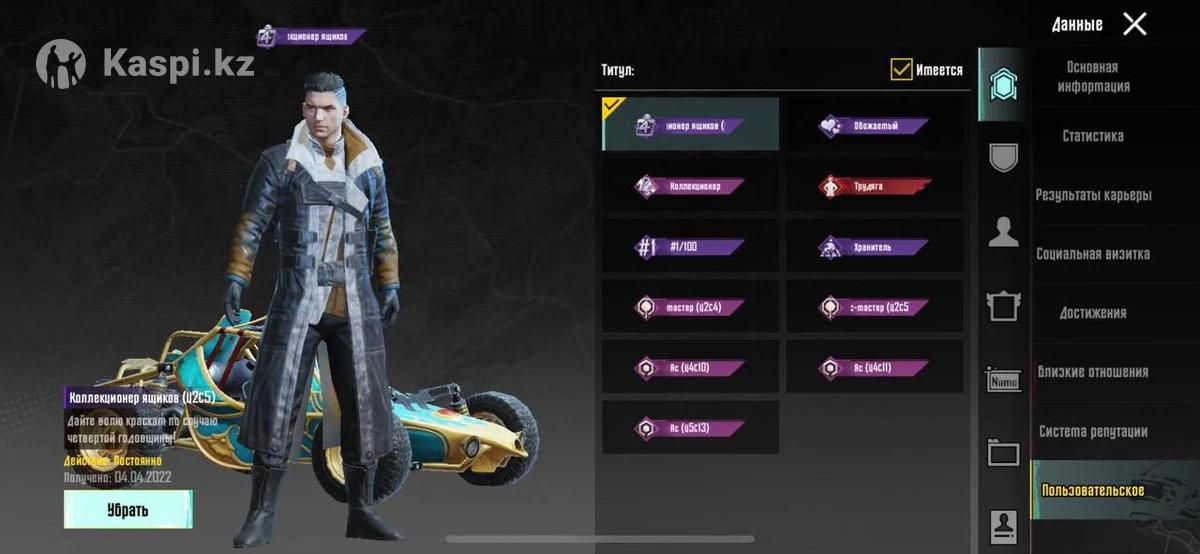1200x554 pixels.
Task: Select the #1/100 title
Action: pyautogui.click(x=690, y=247)
